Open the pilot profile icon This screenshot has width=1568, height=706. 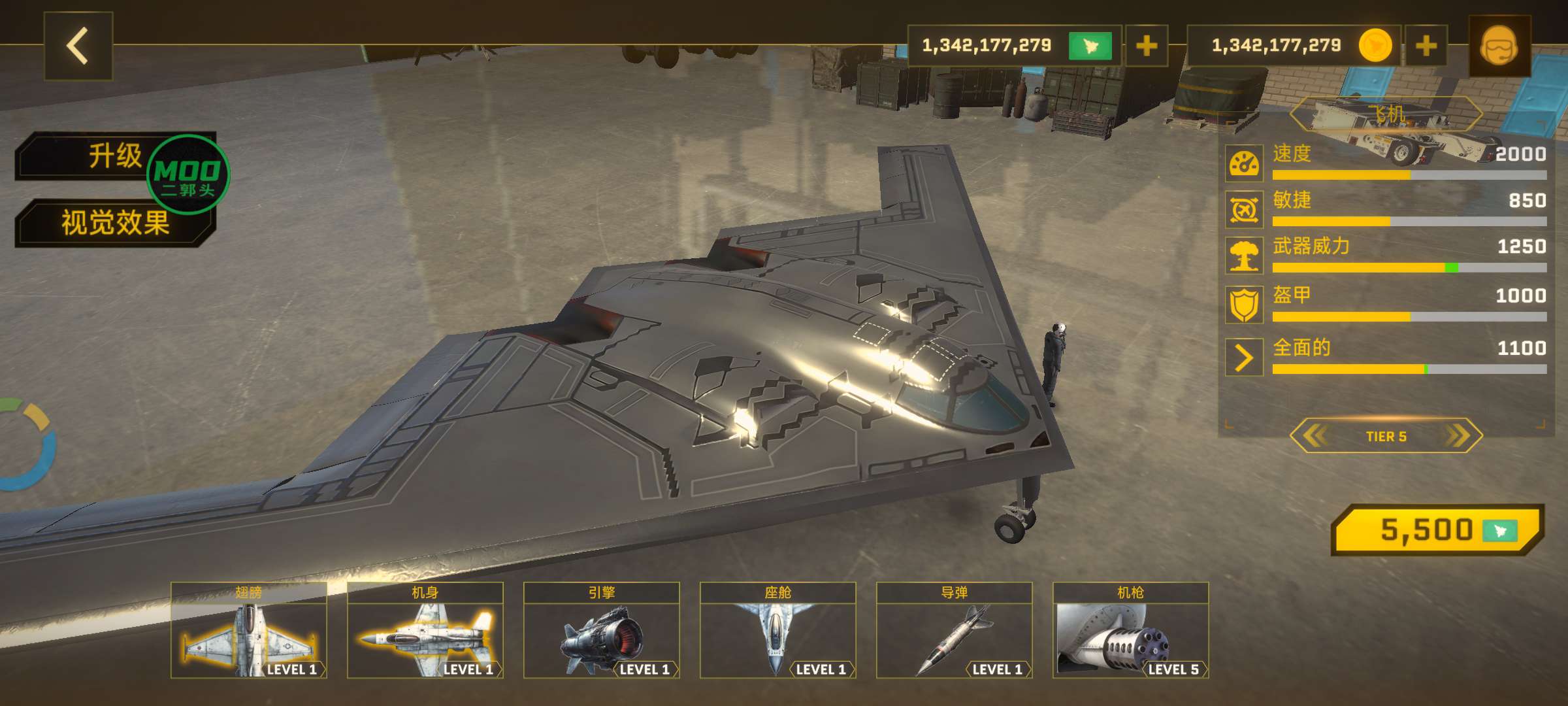[1499, 46]
